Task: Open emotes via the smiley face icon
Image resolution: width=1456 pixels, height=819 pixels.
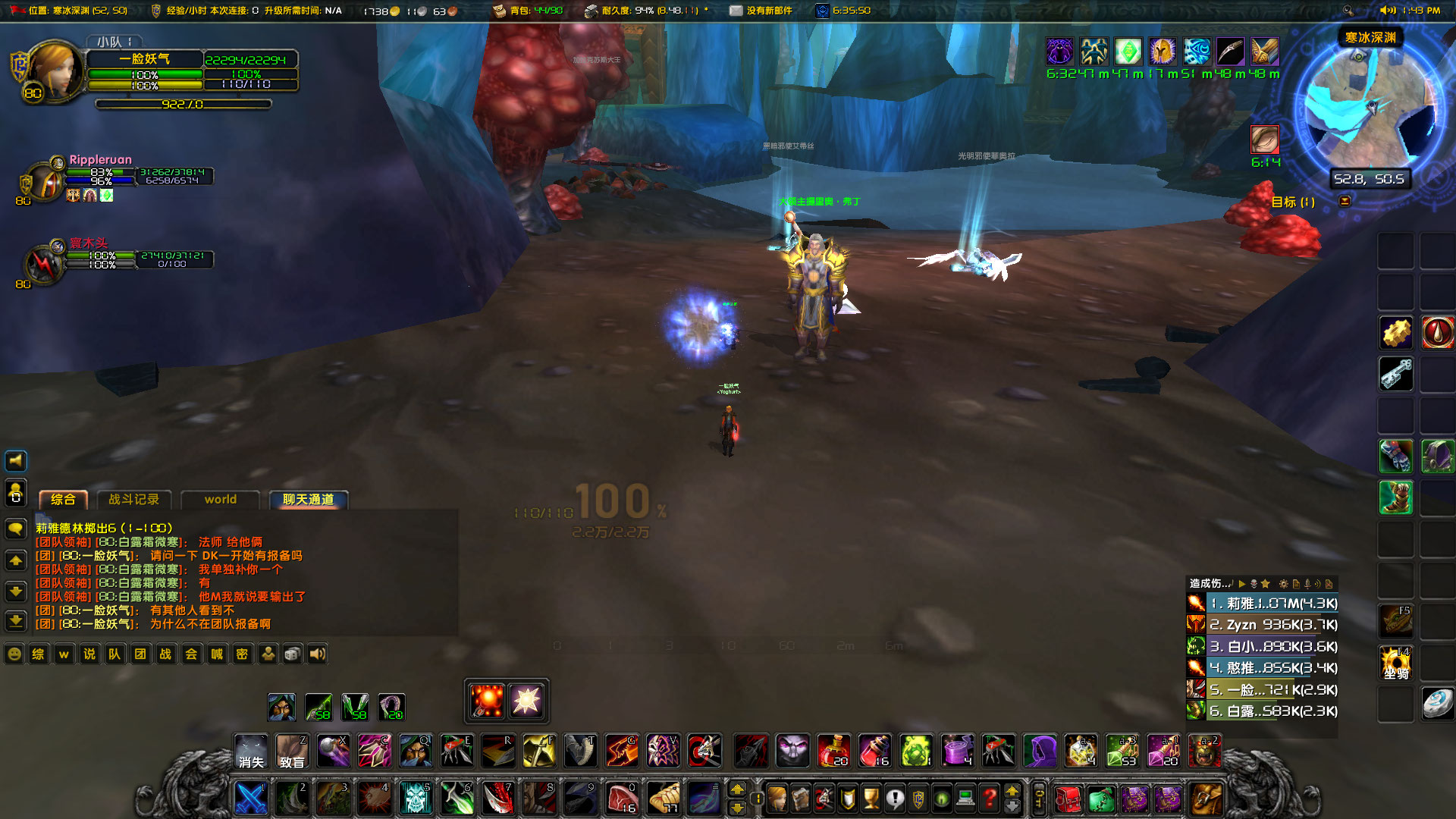Action: [14, 654]
